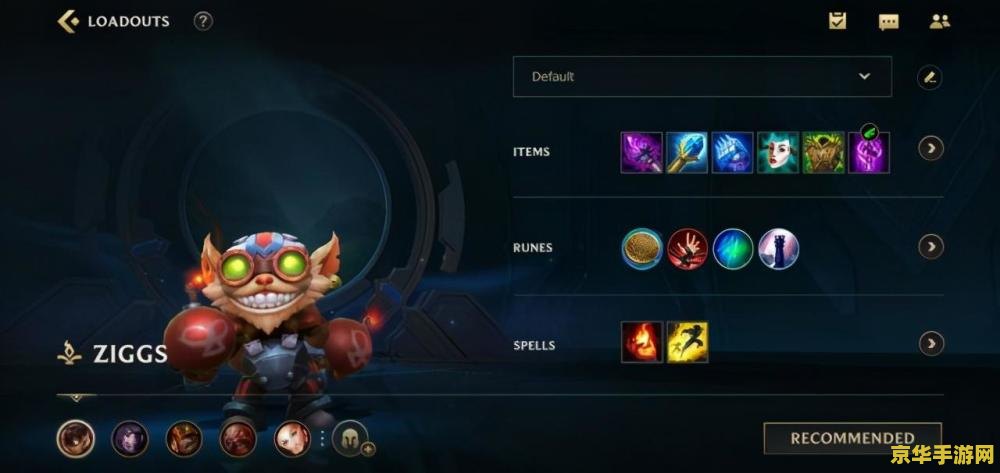
Task: Select the Ignite spell icon
Action: [x=642, y=342]
